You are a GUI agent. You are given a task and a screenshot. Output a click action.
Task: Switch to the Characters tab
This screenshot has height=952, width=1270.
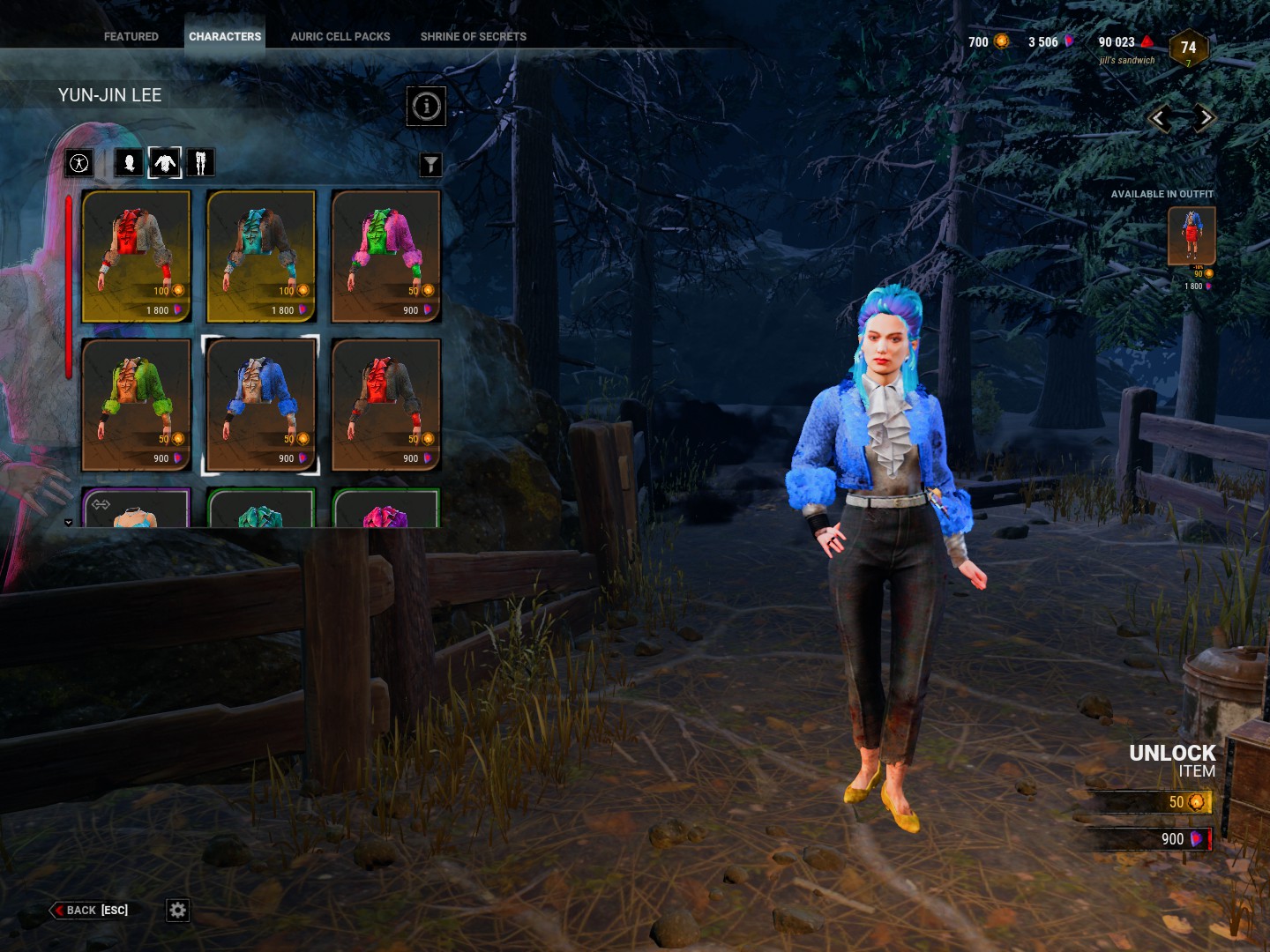225,36
